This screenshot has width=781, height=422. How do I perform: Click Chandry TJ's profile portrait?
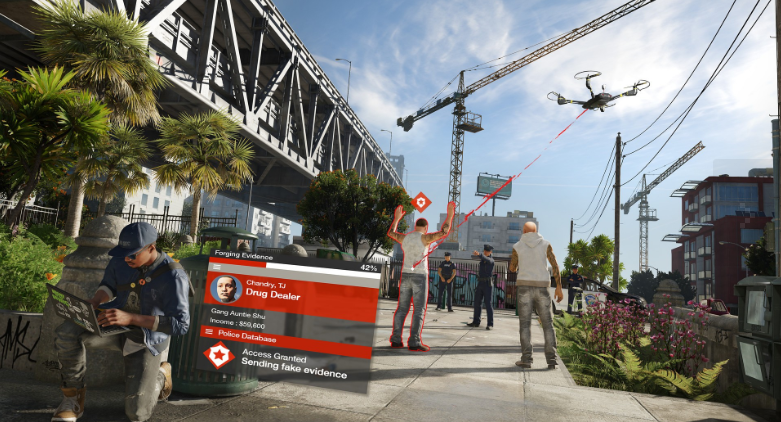pyautogui.click(x=225, y=289)
